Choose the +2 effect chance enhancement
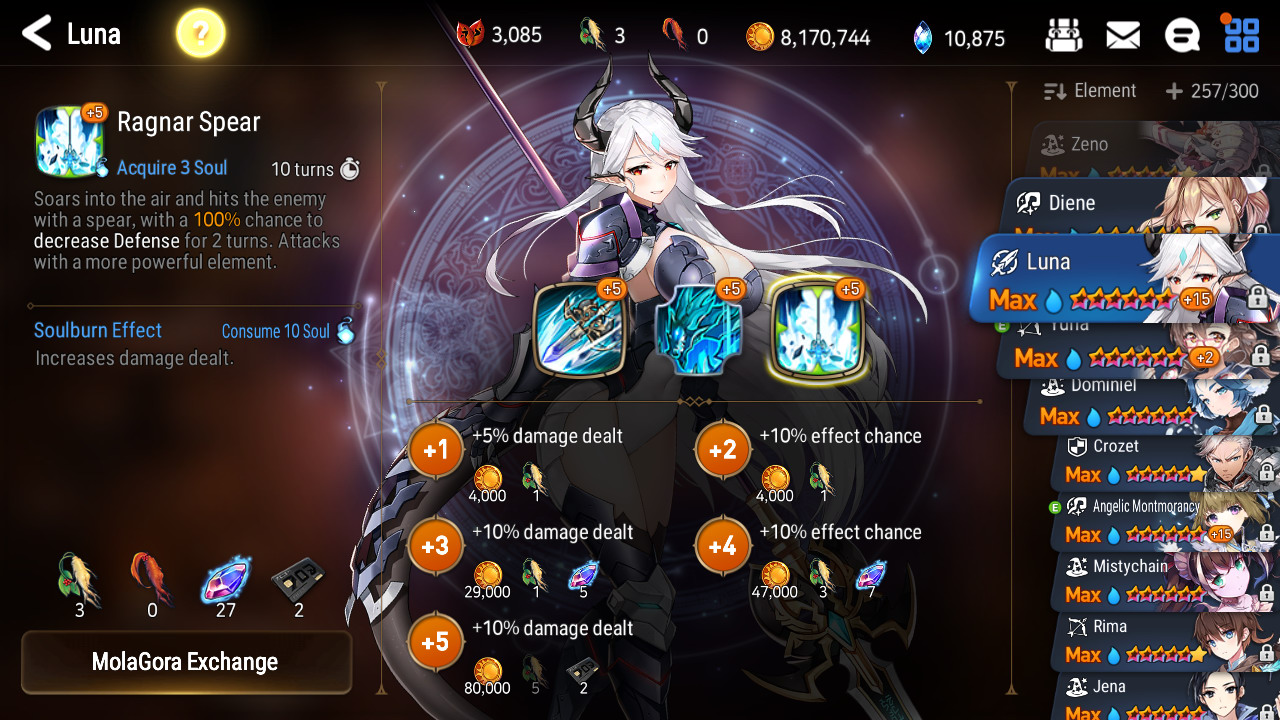Viewport: 1280px width, 720px height. [x=723, y=450]
